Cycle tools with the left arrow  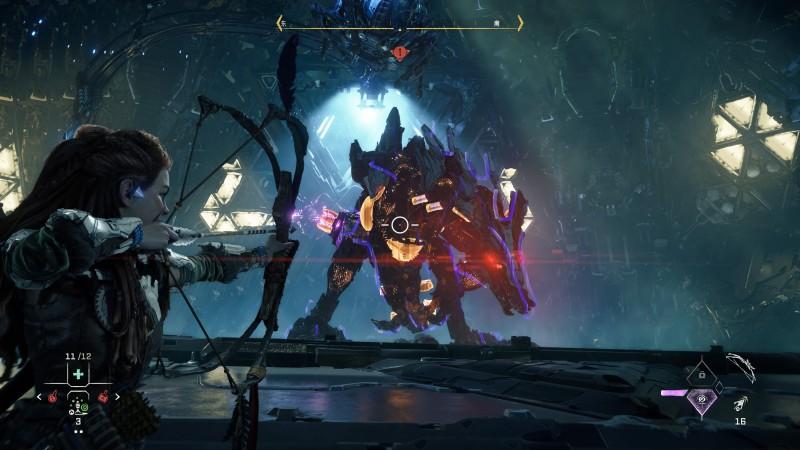tap(40, 396)
